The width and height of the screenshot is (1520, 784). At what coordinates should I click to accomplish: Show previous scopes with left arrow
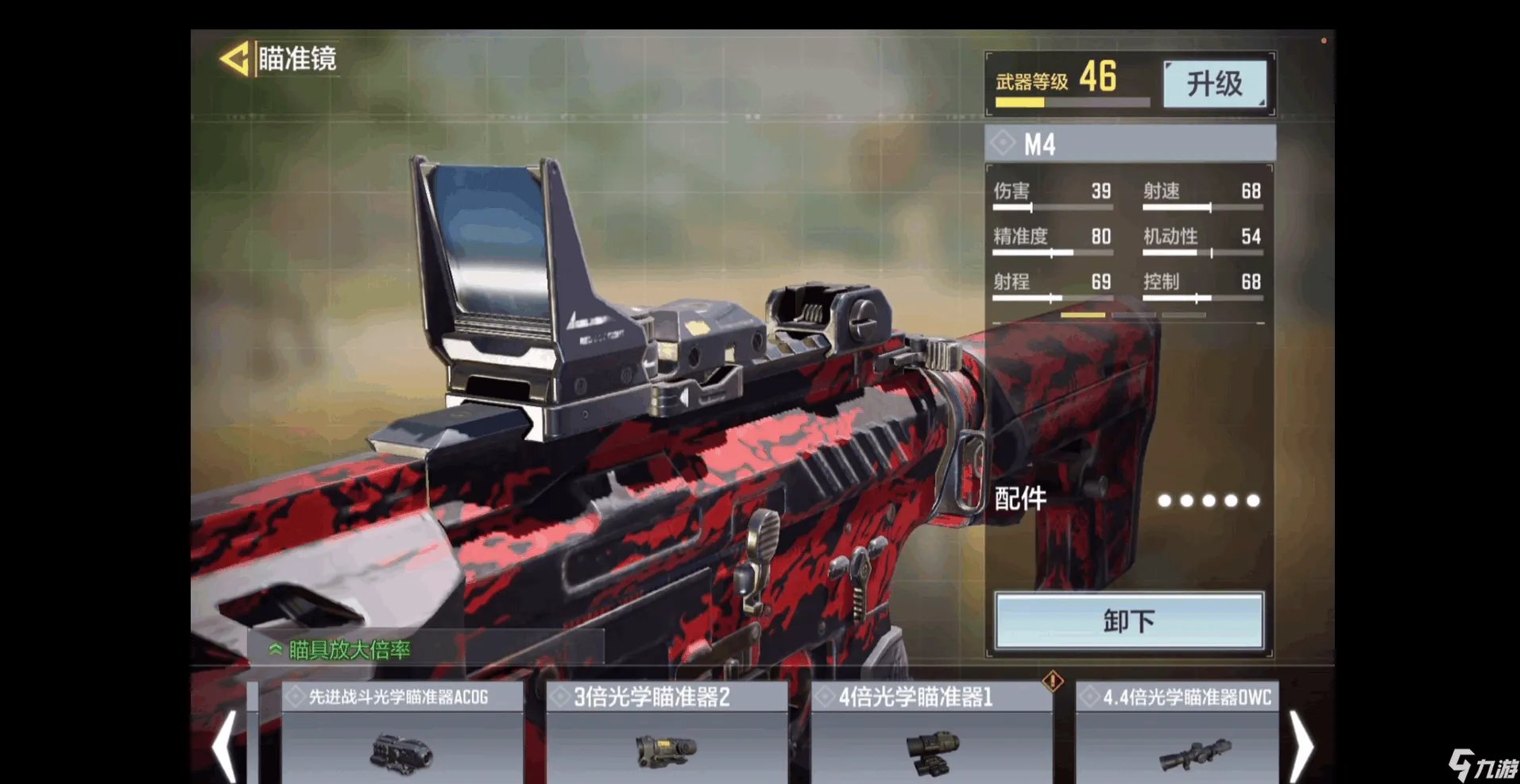click(x=225, y=747)
